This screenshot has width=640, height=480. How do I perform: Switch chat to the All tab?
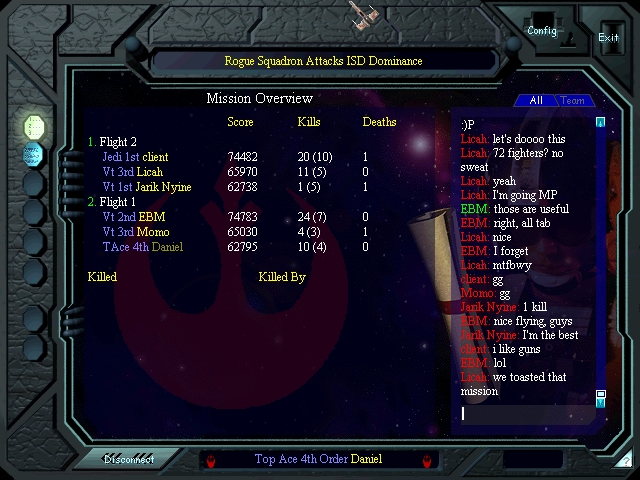coord(536,100)
